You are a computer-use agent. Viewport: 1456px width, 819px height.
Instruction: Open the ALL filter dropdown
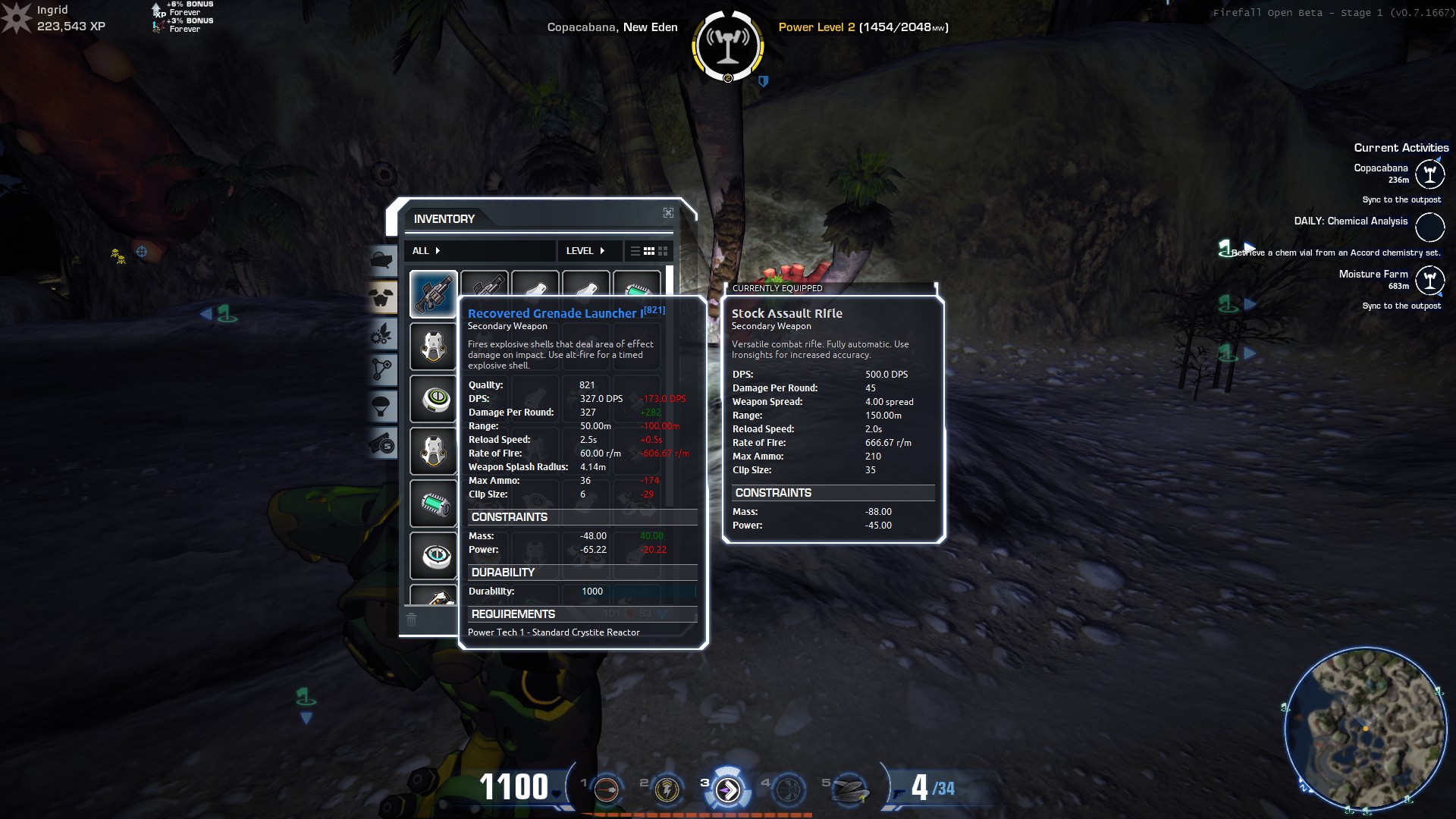(426, 251)
